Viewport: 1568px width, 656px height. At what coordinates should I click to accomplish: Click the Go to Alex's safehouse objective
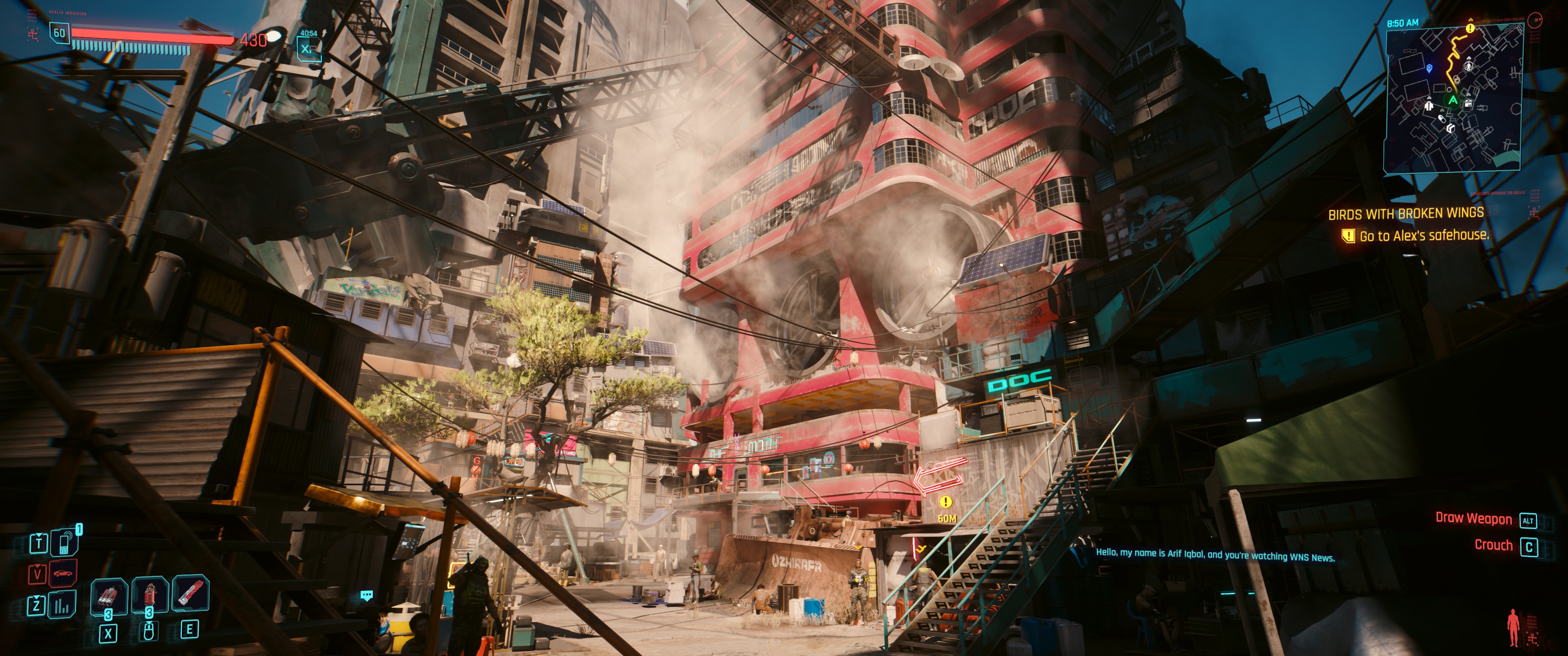pos(1423,236)
